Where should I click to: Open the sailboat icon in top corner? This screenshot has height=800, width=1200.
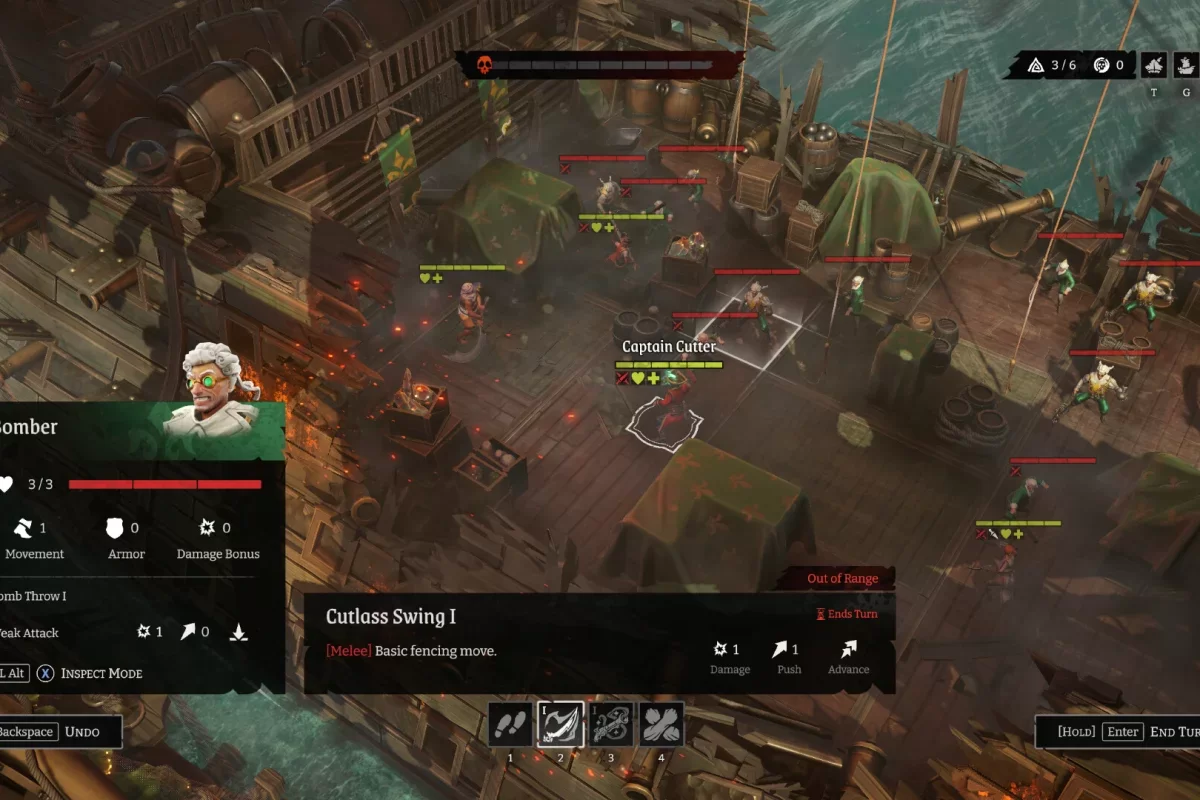coord(1154,66)
